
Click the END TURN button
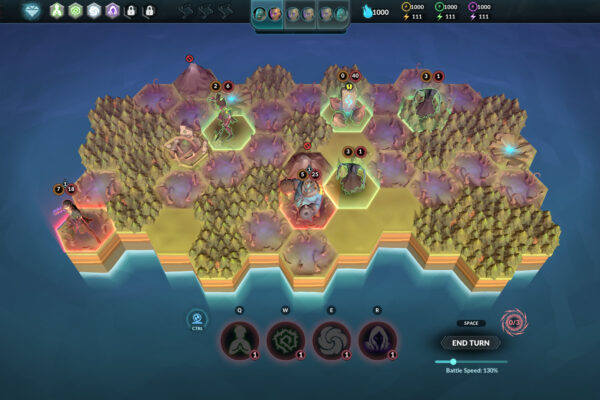470,343
